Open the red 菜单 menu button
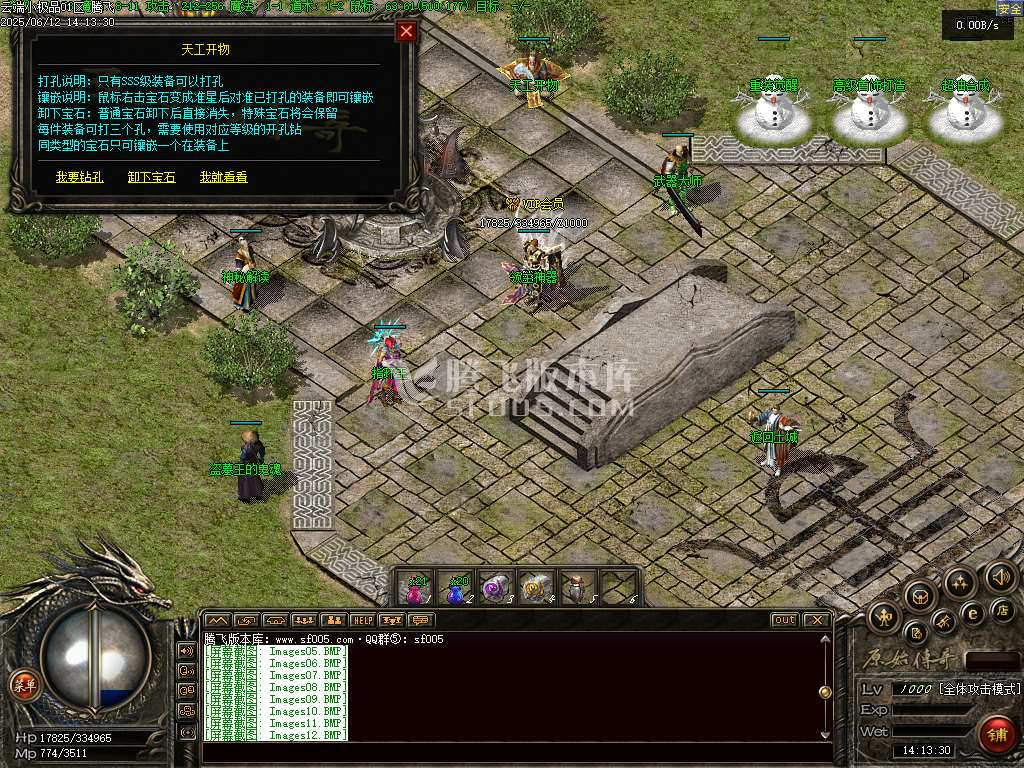 23,685
